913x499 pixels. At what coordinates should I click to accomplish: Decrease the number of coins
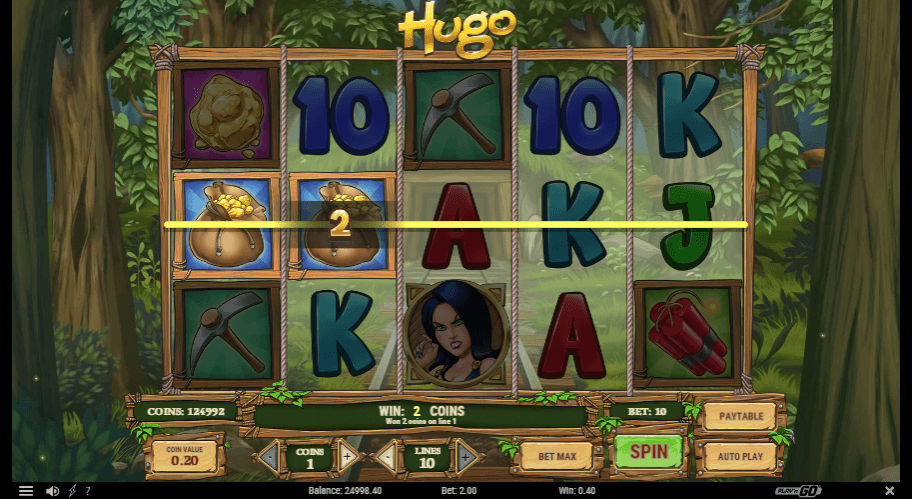269,458
